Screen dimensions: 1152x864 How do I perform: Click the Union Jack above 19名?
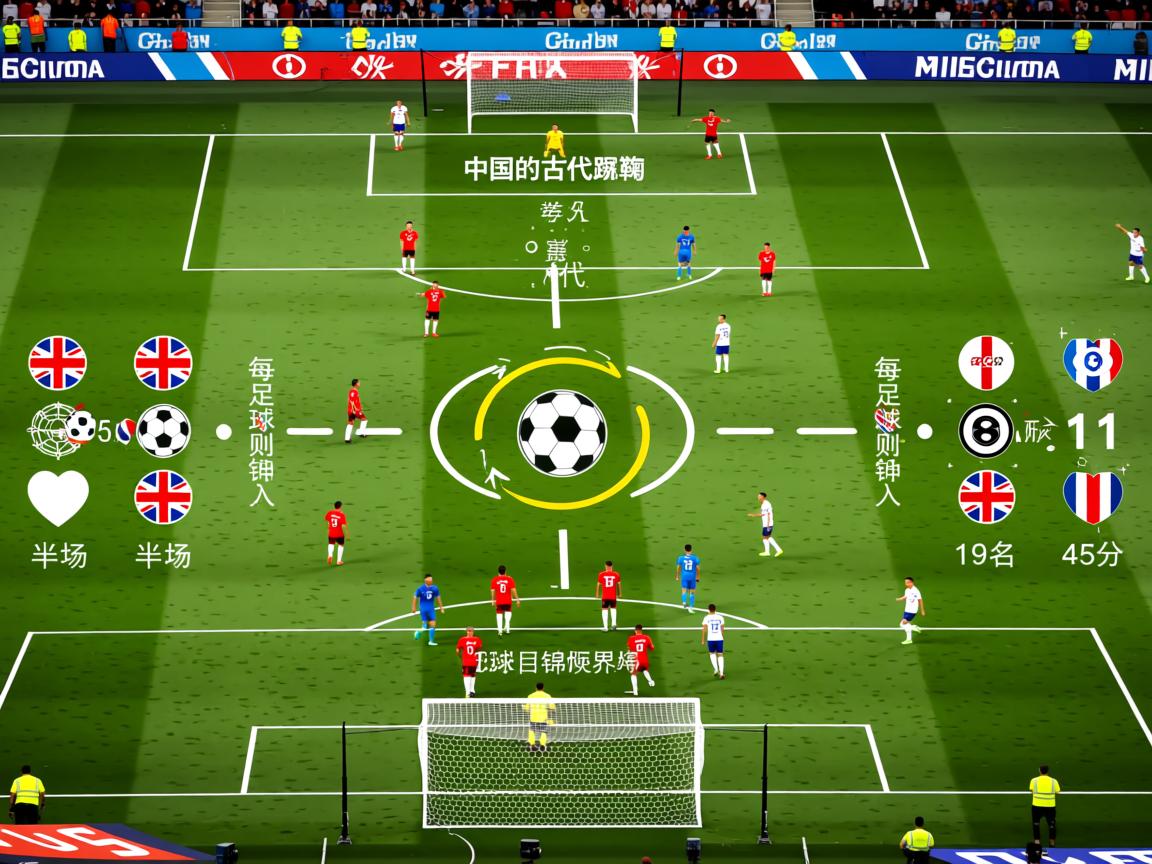(x=987, y=497)
